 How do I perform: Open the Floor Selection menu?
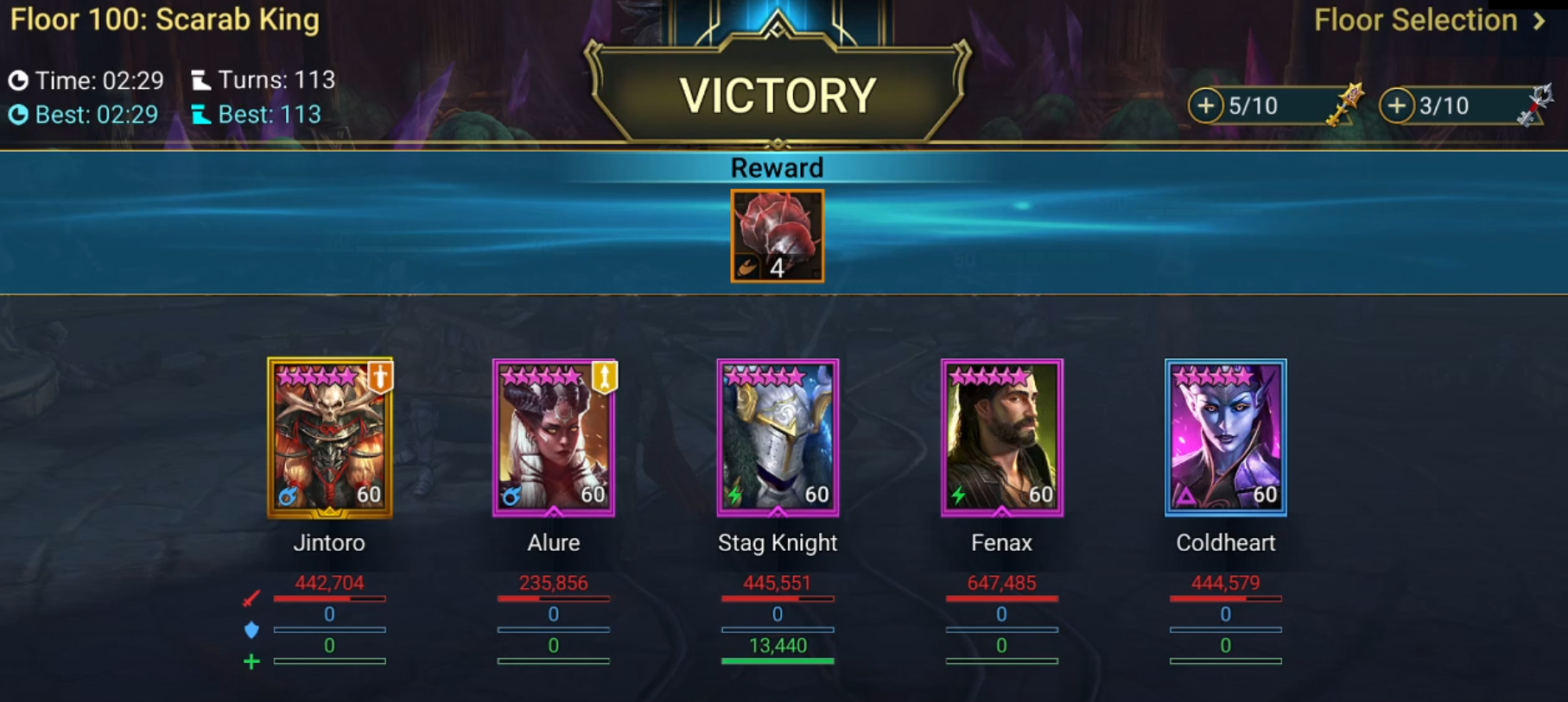1413,20
